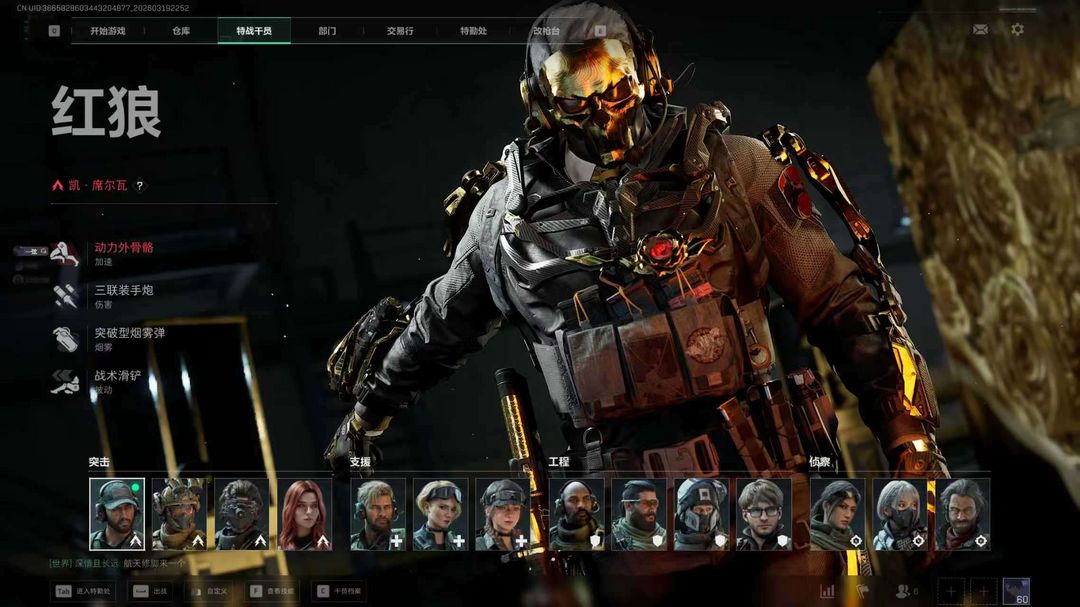The height and width of the screenshot is (607, 1080).
Task: Pick the red-haired assault operator portrait
Action: pos(304,514)
